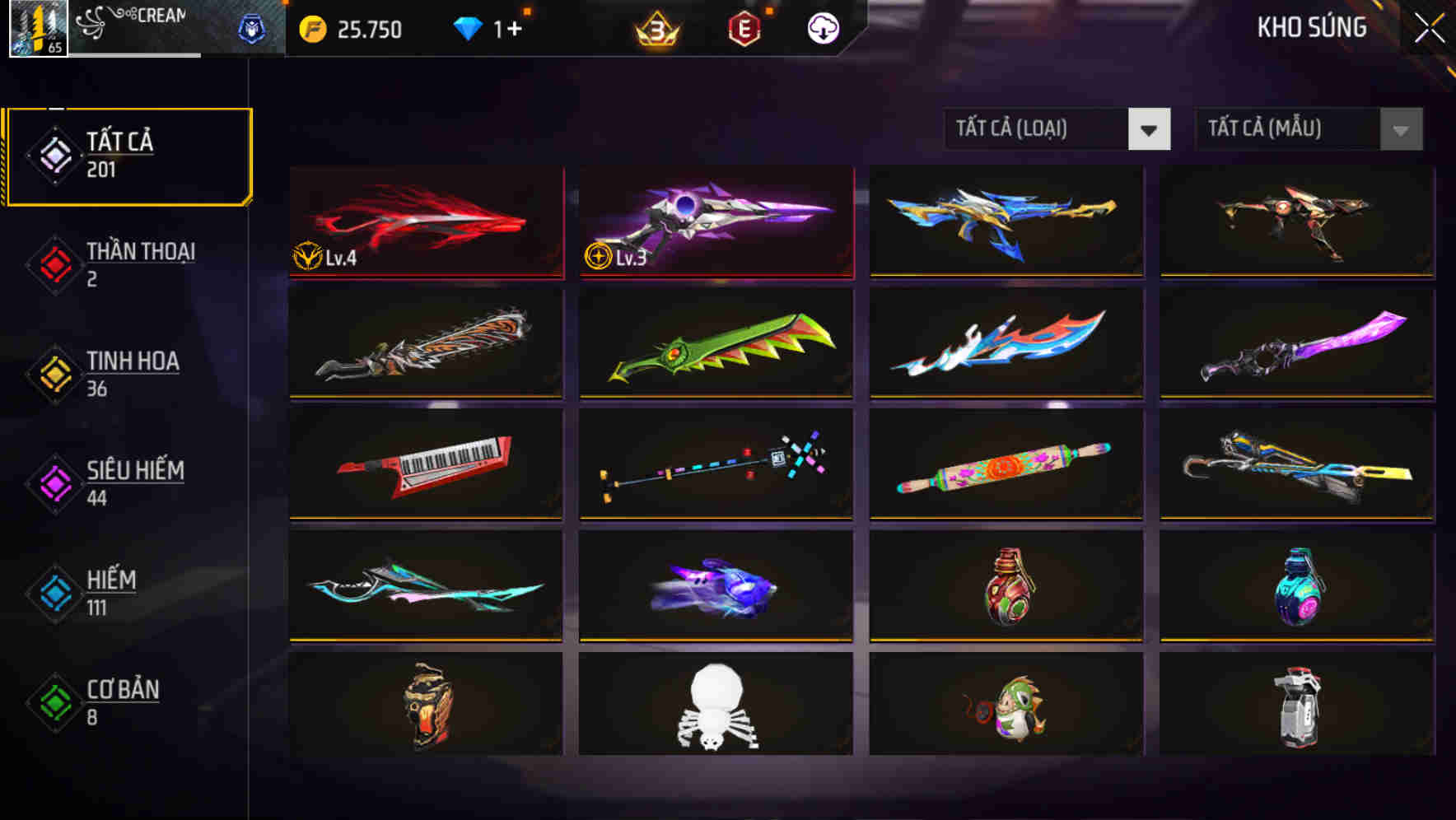Open the gold coins balance panel

tap(354, 29)
